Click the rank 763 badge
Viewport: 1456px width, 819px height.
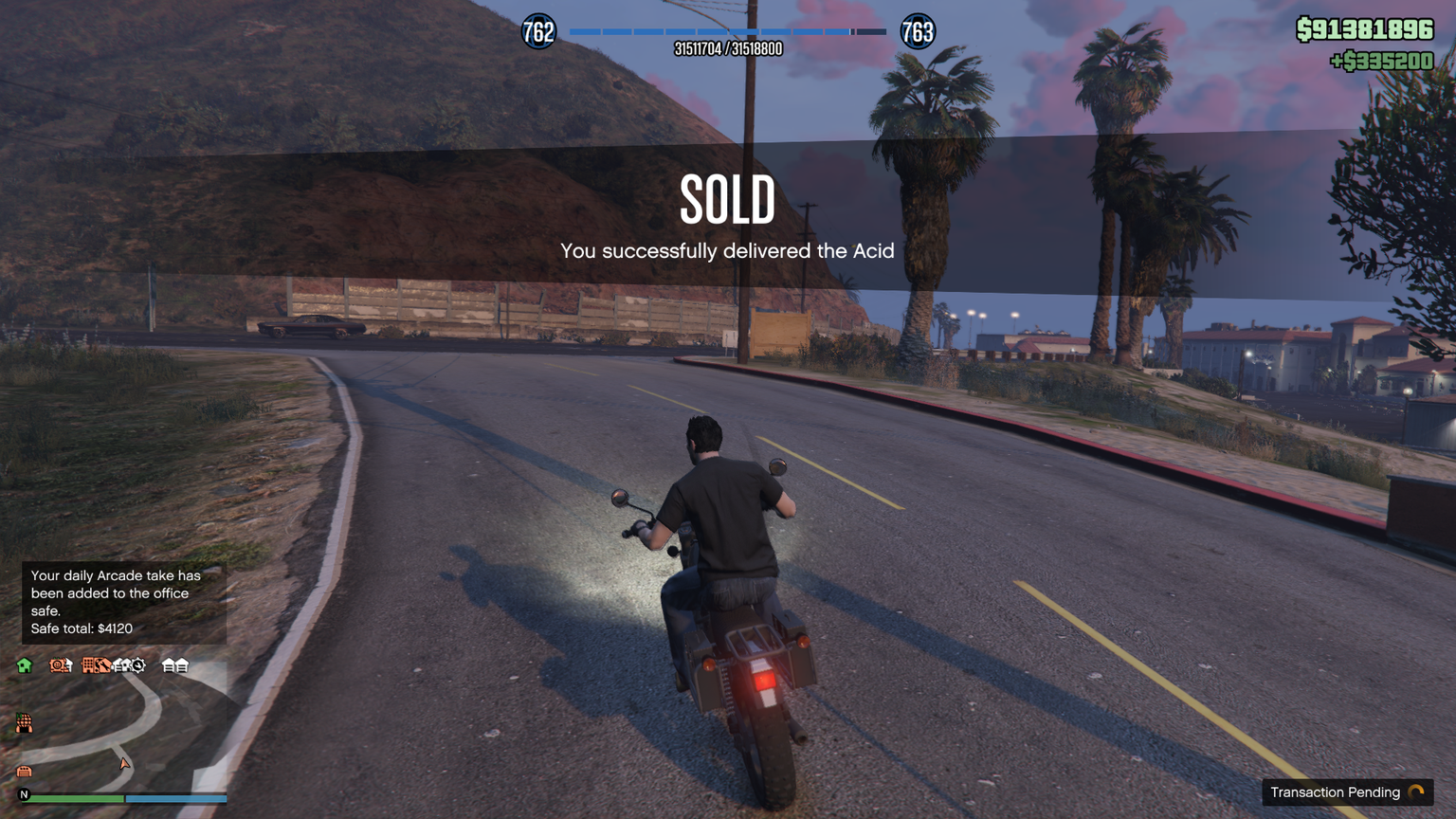[x=918, y=32]
